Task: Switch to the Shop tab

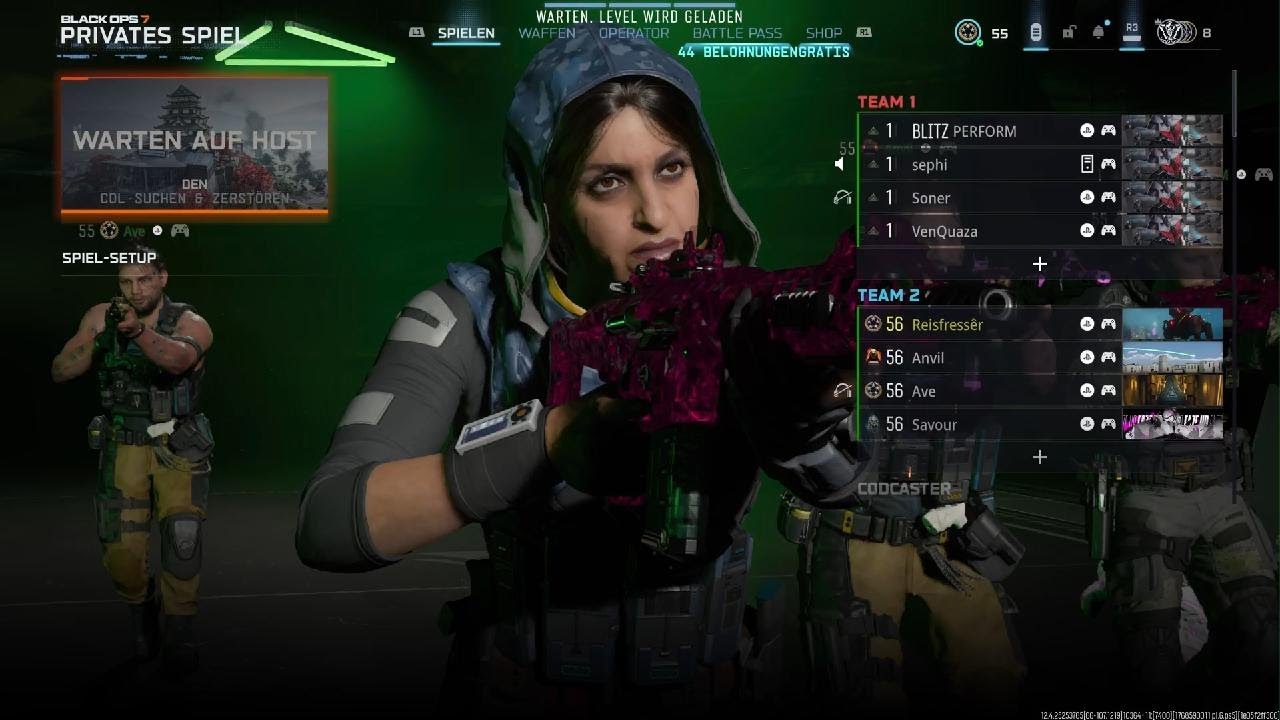Action: pos(823,33)
